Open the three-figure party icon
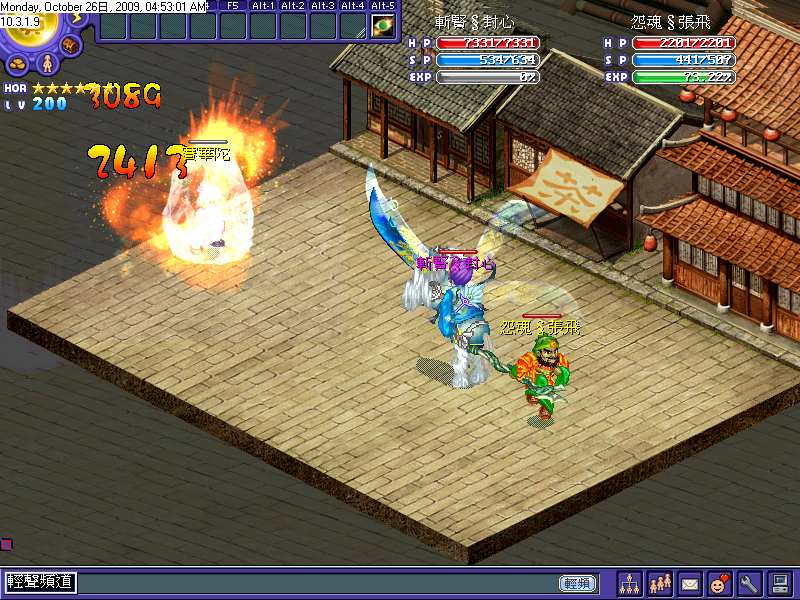 pyautogui.click(x=659, y=583)
